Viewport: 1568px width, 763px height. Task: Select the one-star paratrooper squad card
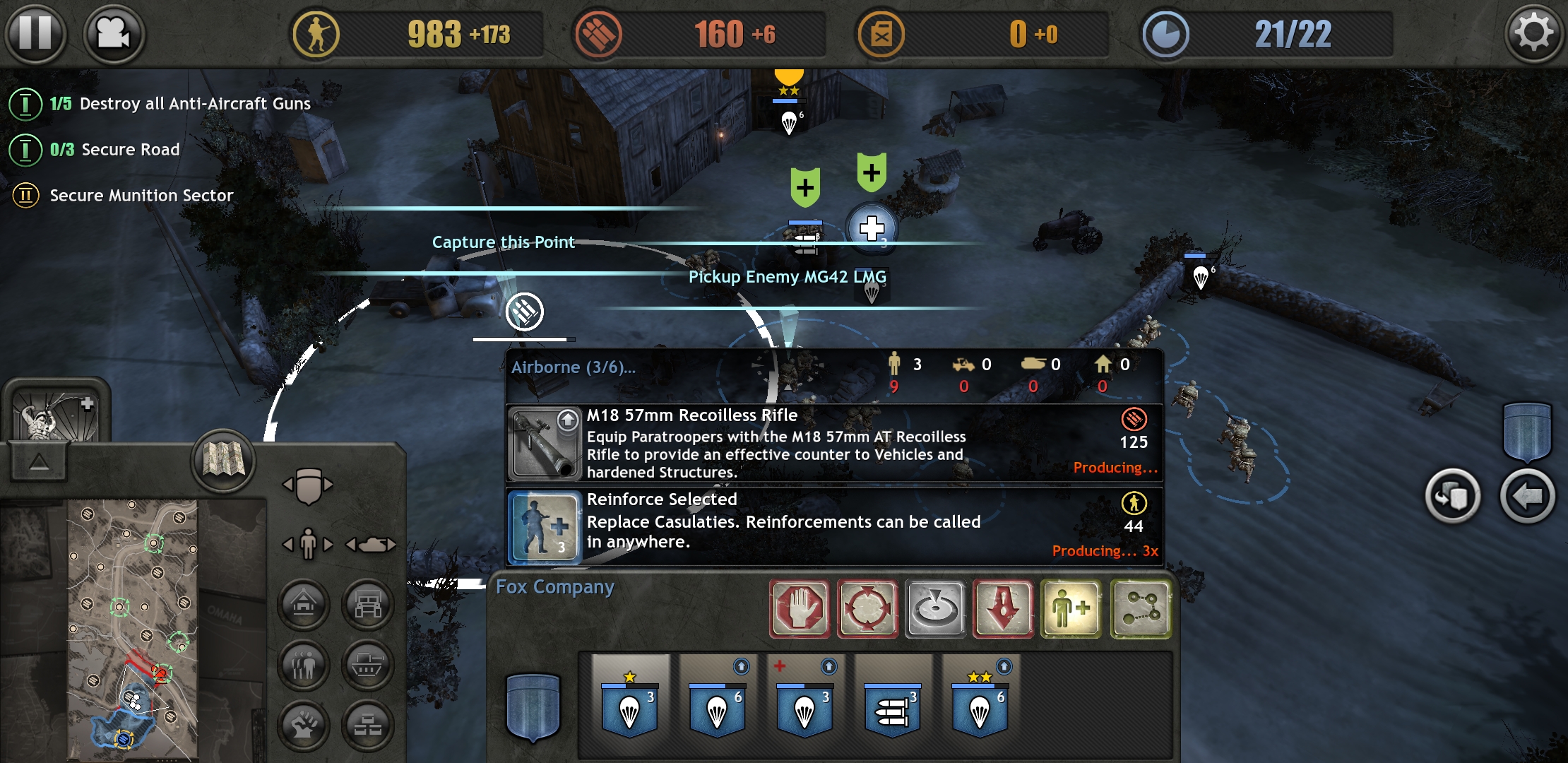(630, 703)
